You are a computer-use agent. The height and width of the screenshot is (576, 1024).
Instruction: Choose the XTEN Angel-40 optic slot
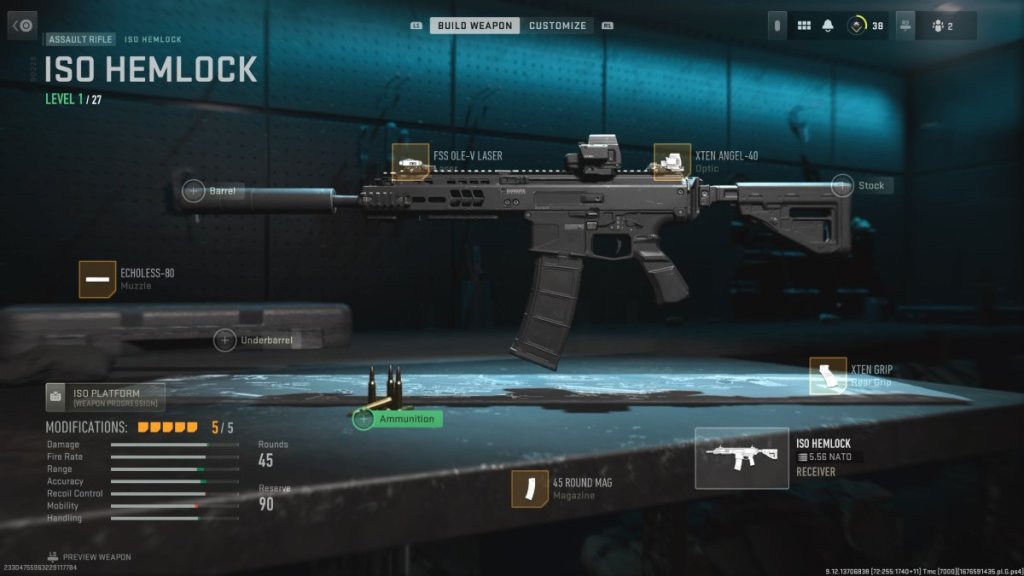(x=672, y=162)
